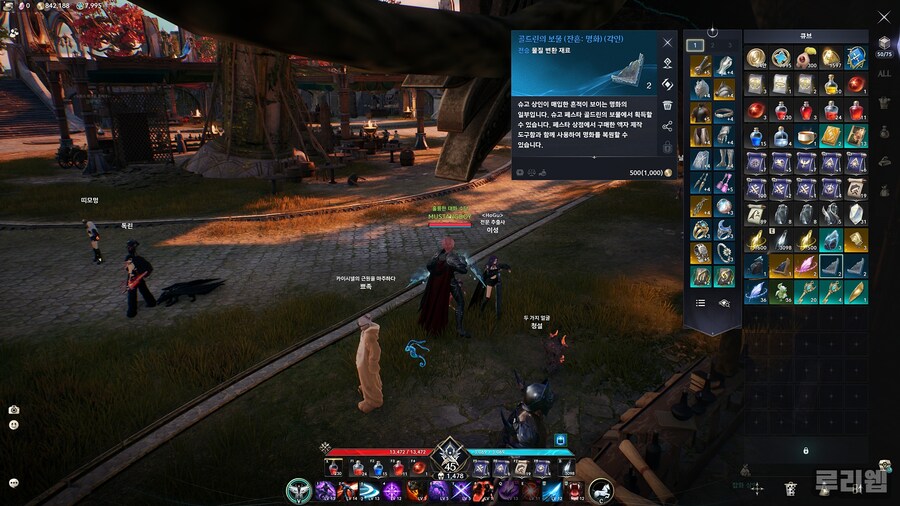This screenshot has height=506, width=900.
Task: Open the equipment list view icon
Action: (x=700, y=302)
